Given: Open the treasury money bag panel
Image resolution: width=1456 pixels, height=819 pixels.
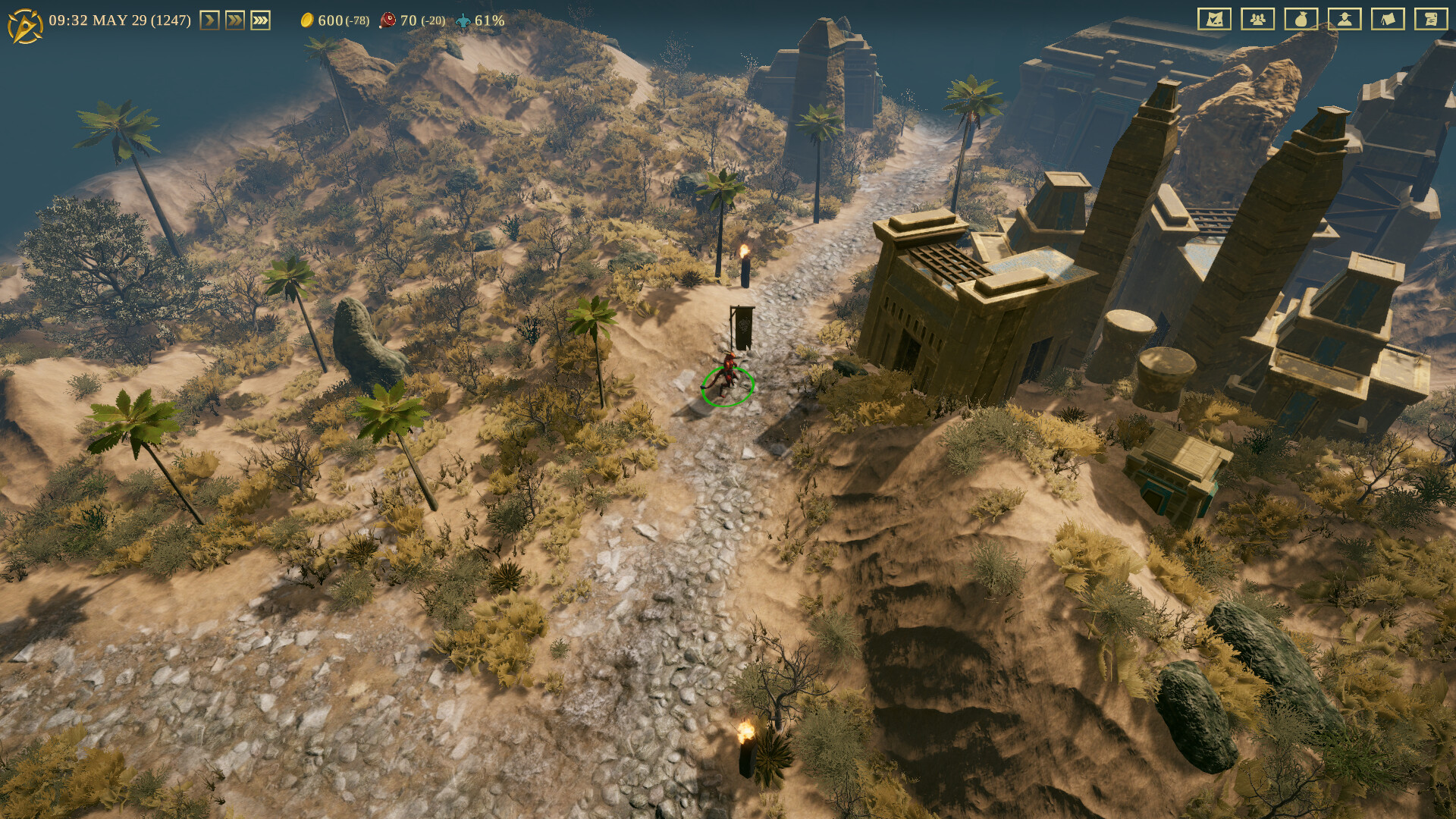Looking at the screenshot, I should (1301, 20).
